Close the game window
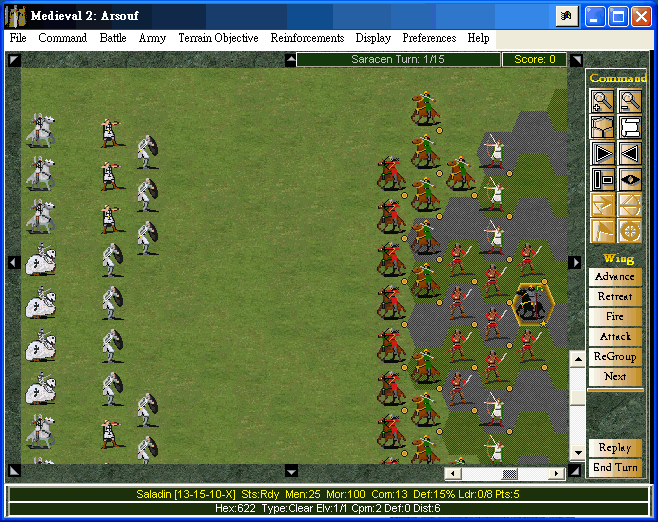Image resolution: width=658 pixels, height=522 pixels. (x=643, y=16)
